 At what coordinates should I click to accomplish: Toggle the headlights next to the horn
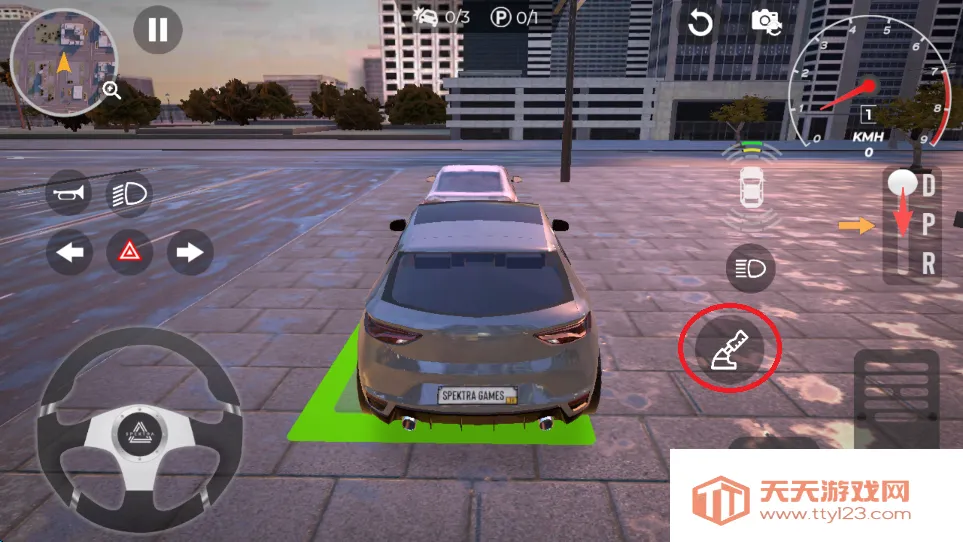(129, 193)
